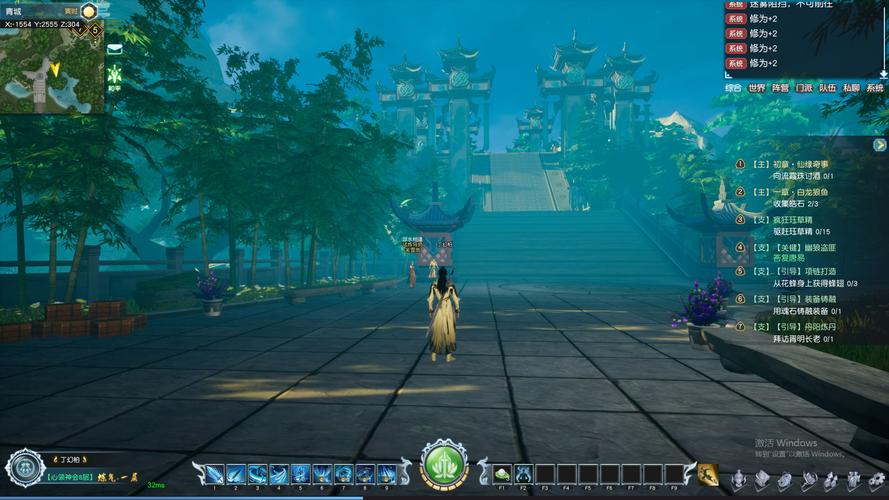This screenshot has width=889, height=500.
Task: Switch to the 世界 chat tab
Action: [x=757, y=88]
